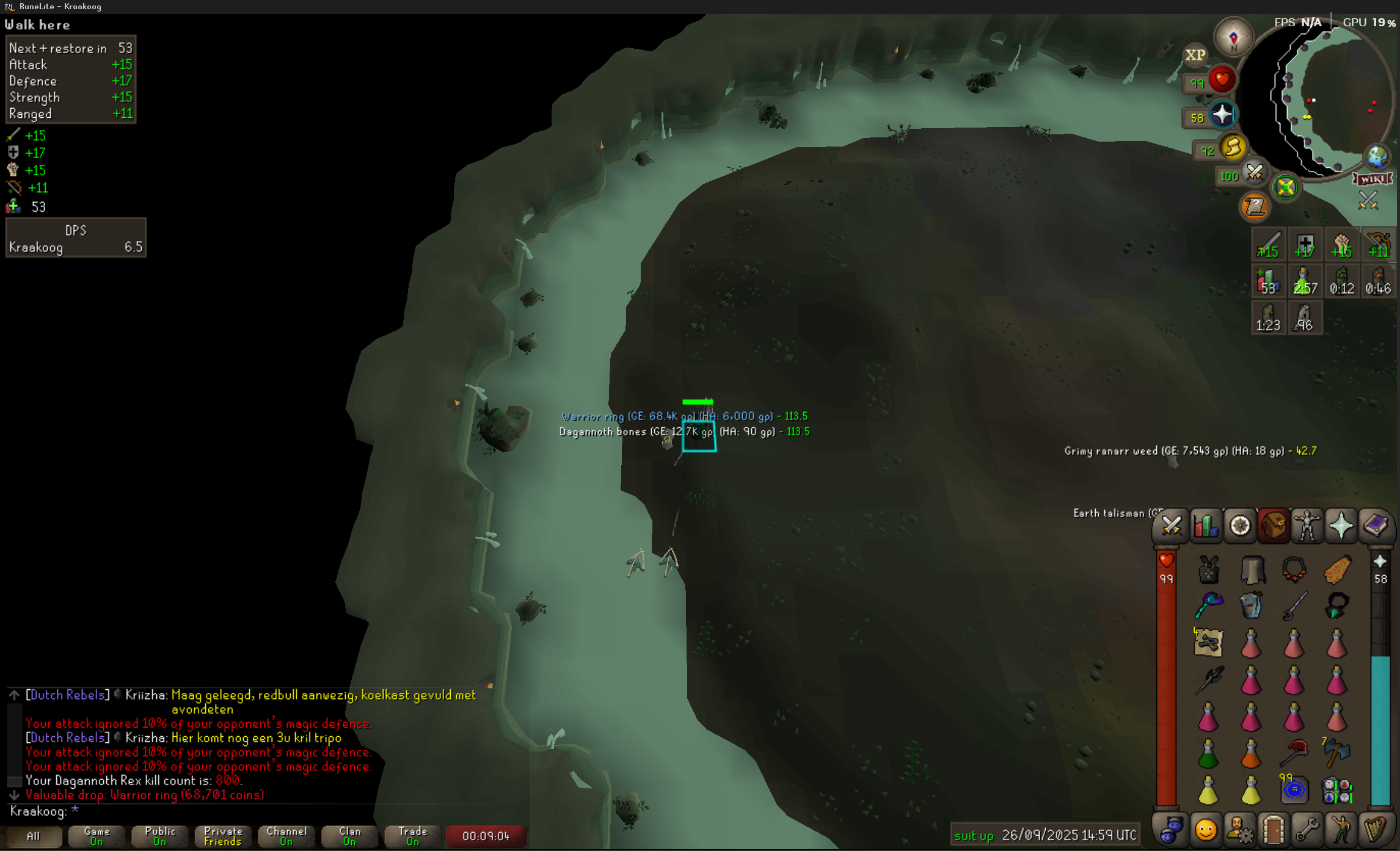Open the Settings wrench tab
Viewport: 1400px width, 851px height.
1307,830
